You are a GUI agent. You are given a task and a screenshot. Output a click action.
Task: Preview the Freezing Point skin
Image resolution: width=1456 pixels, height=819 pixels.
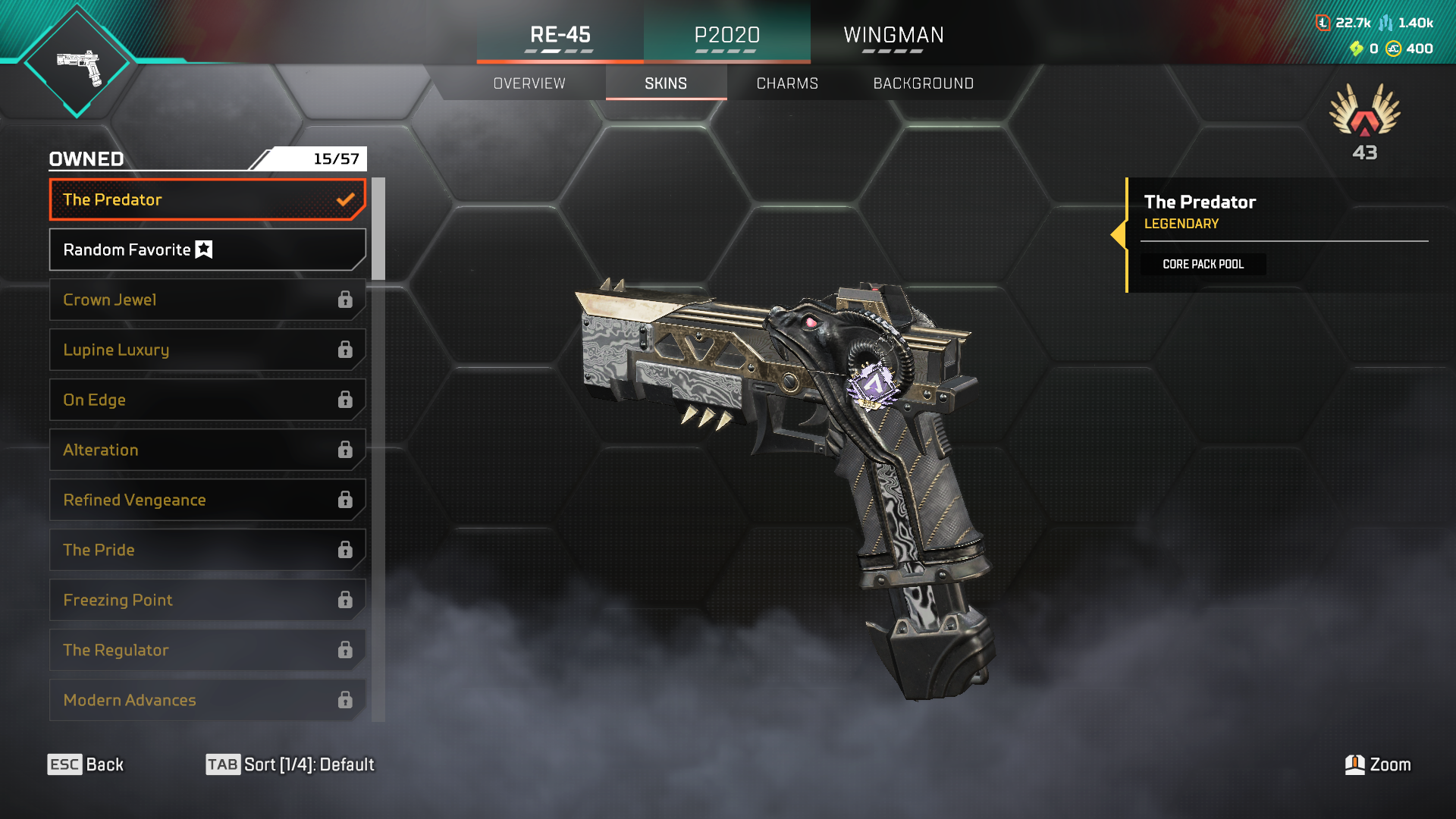pos(207,600)
